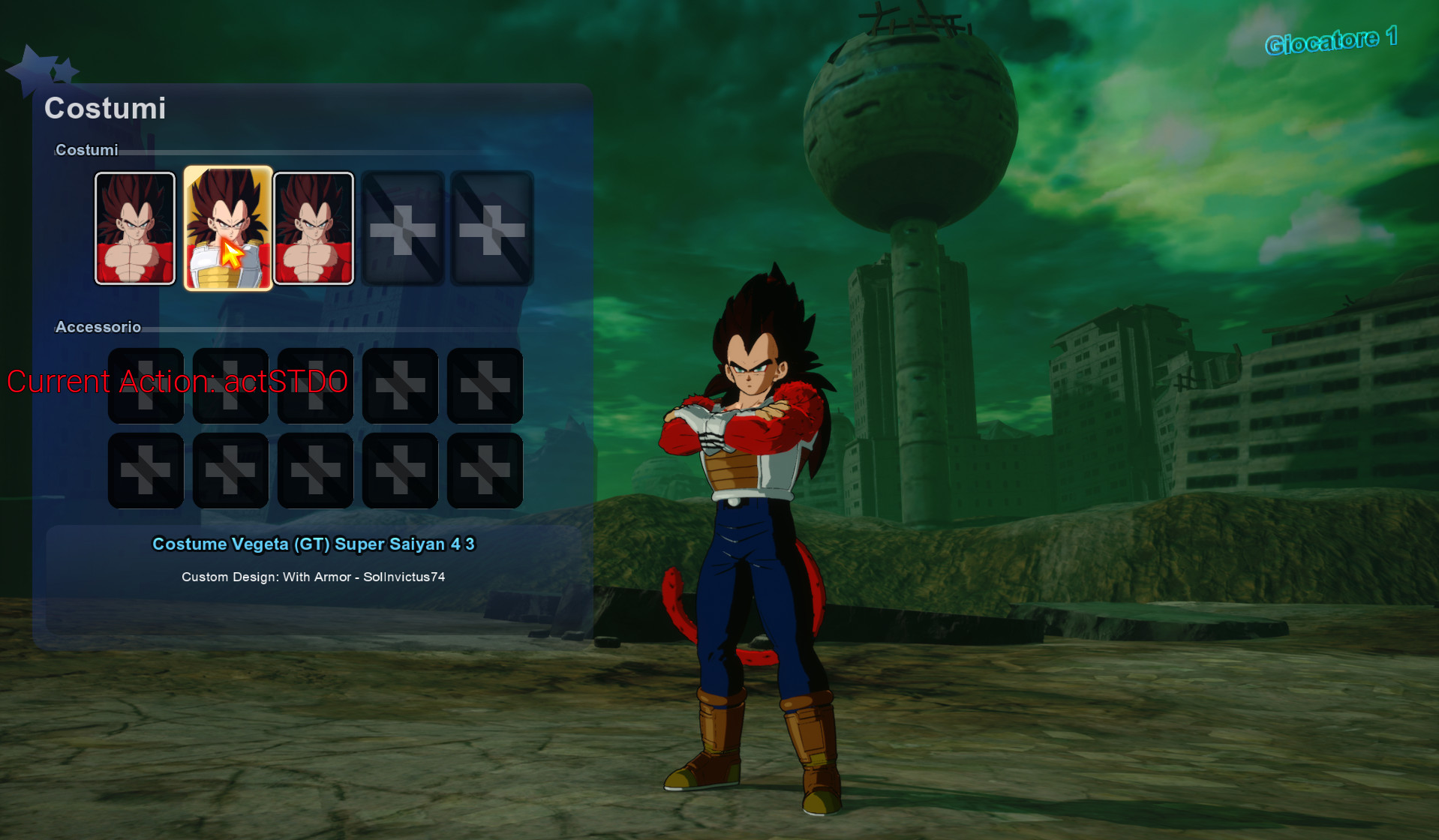Click the last accessory slot in top row

pos(485,385)
